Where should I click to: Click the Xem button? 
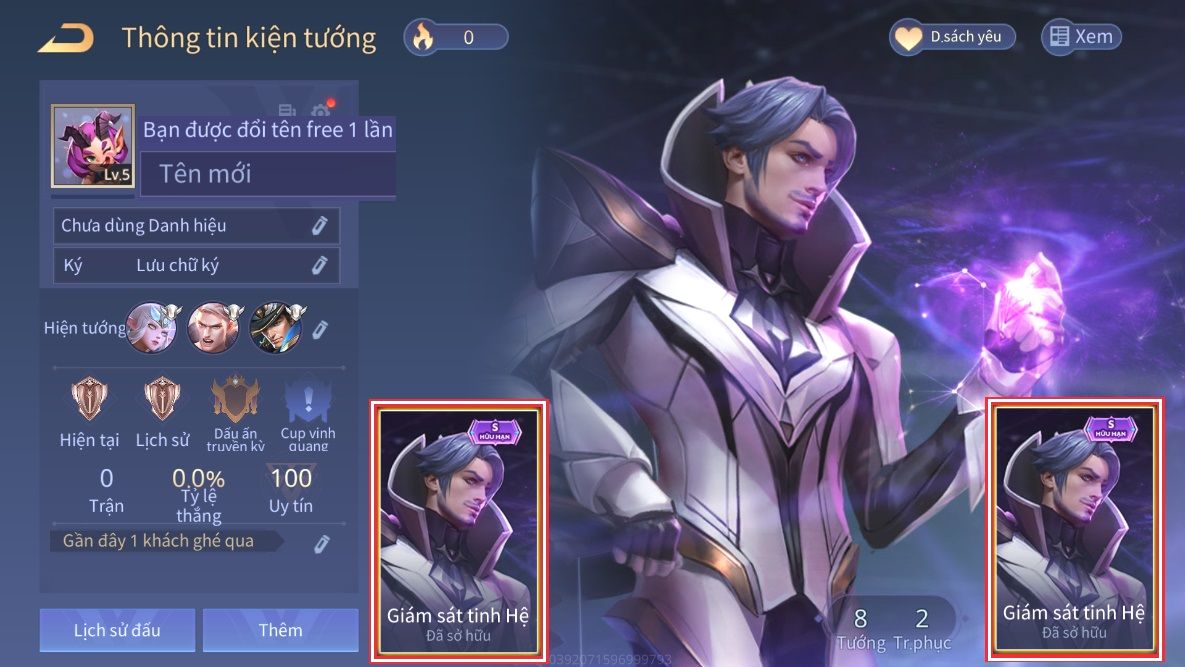pos(1081,38)
